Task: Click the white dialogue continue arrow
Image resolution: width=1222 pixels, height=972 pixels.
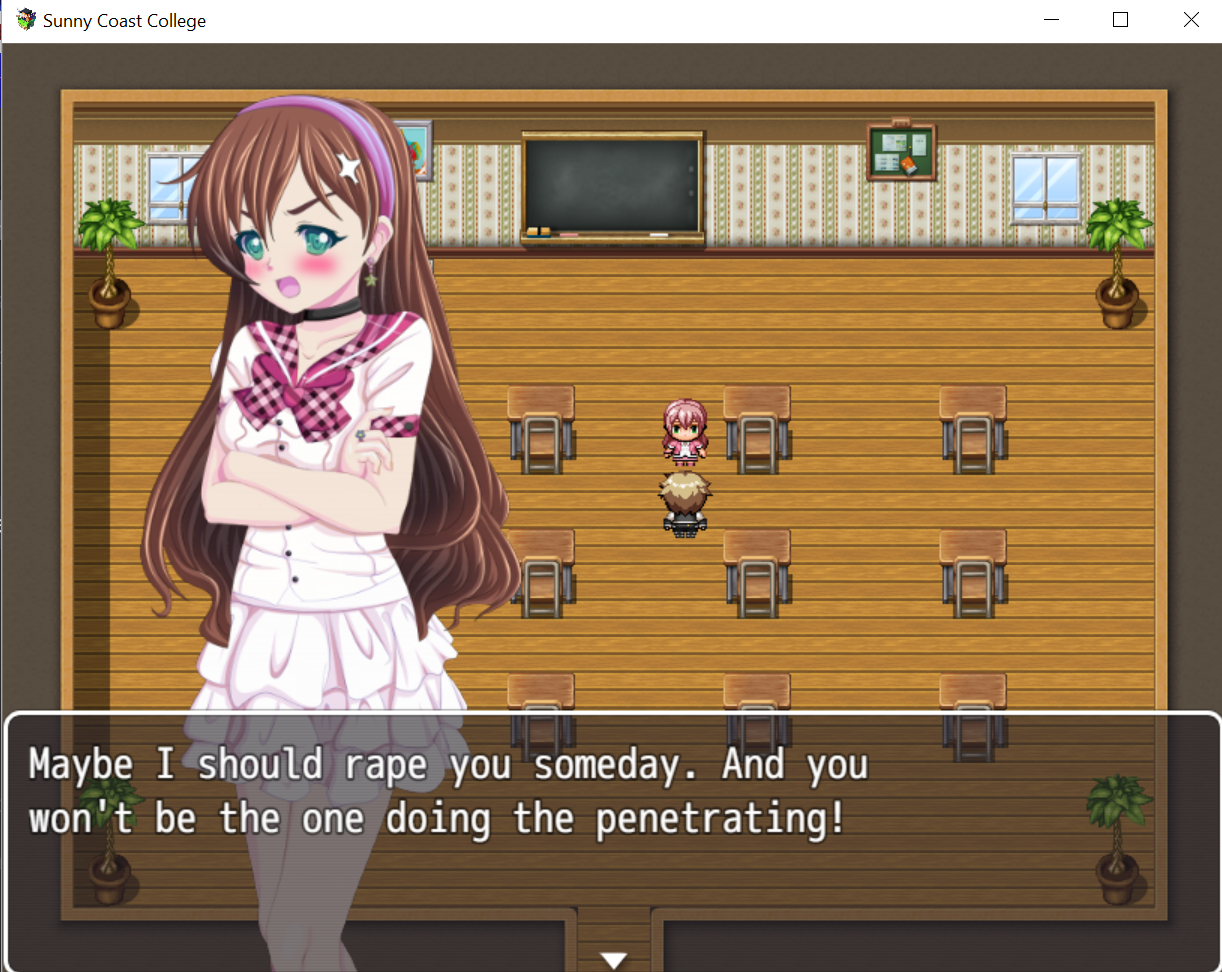Action: pyautogui.click(x=613, y=960)
